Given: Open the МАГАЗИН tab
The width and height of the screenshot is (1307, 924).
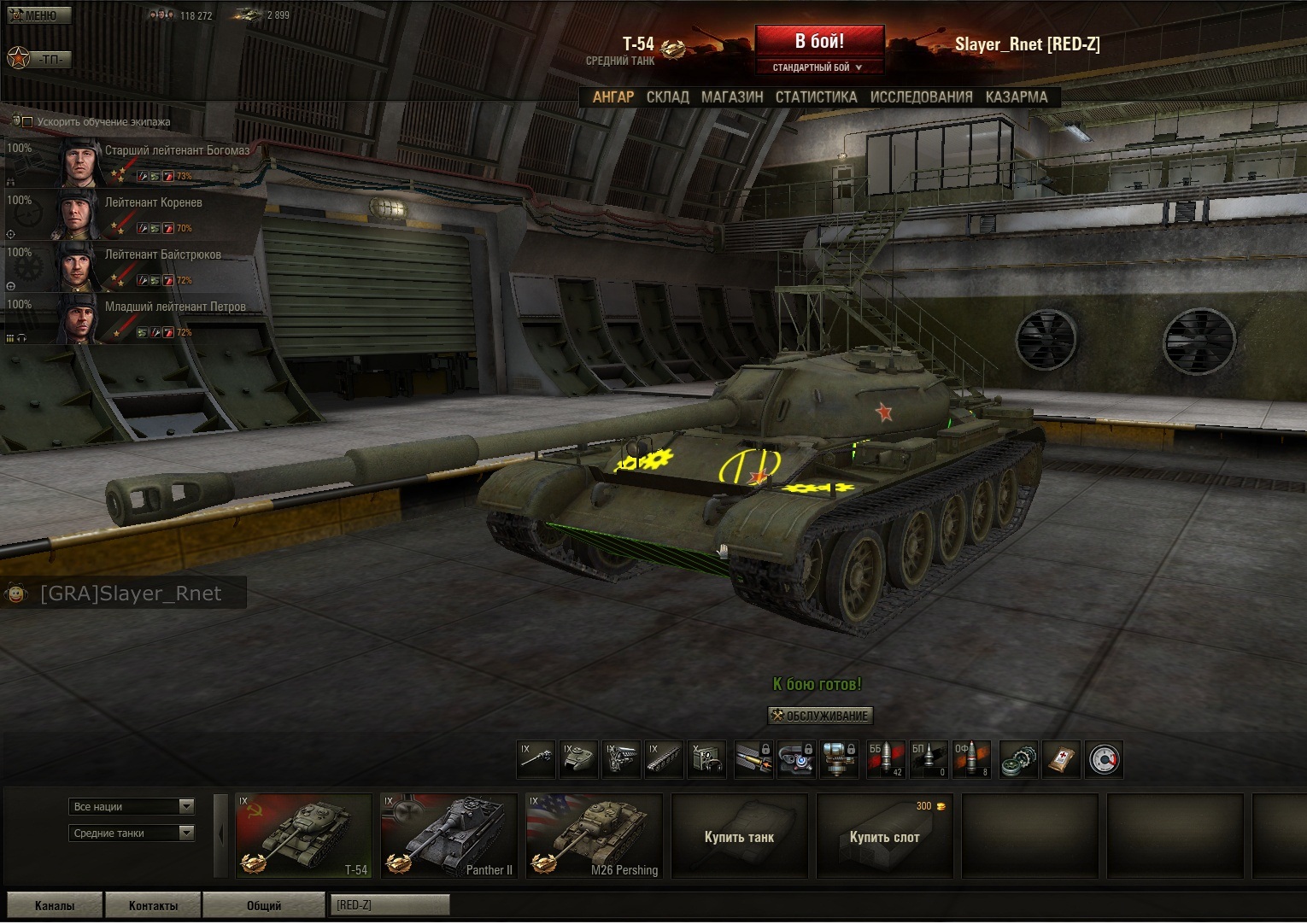Looking at the screenshot, I should click(x=732, y=97).
